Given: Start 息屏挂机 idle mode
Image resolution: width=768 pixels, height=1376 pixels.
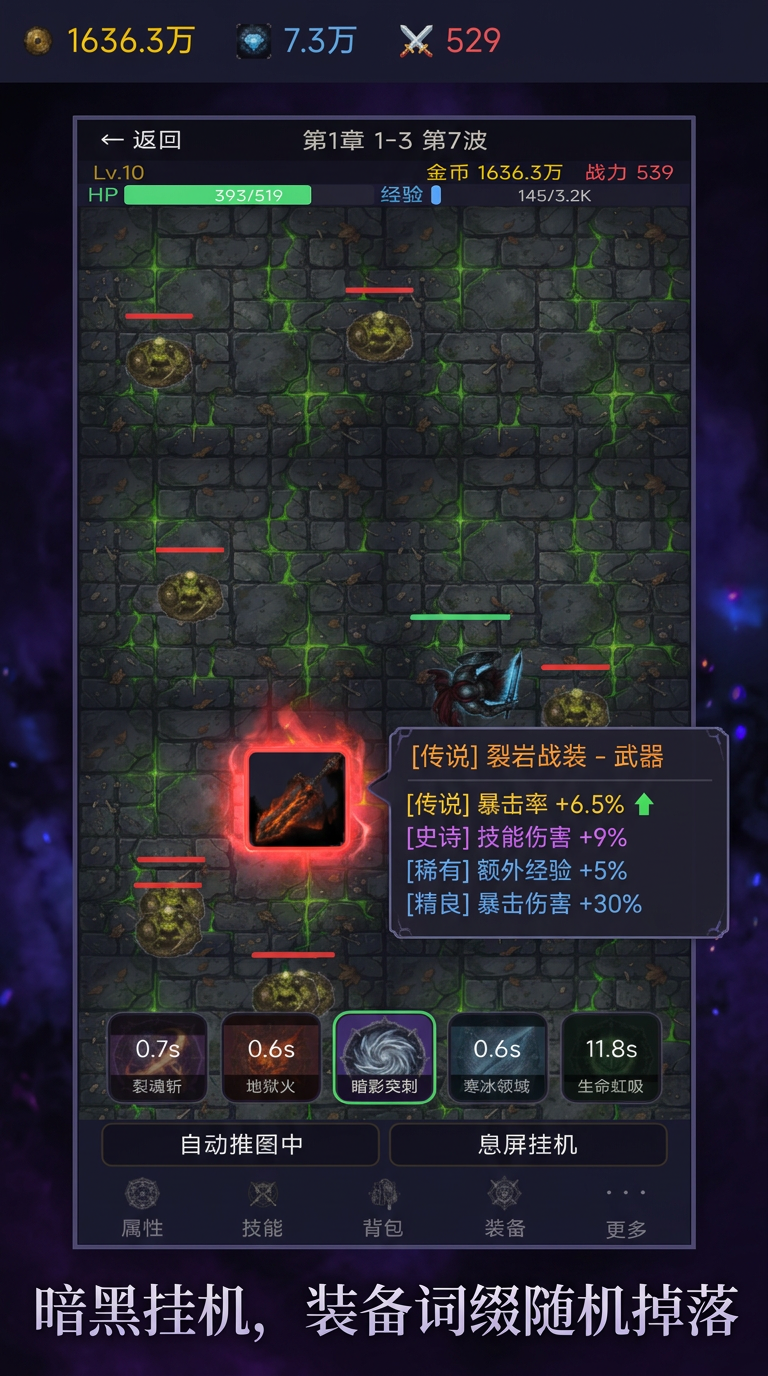Looking at the screenshot, I should pyautogui.click(x=527, y=1144).
